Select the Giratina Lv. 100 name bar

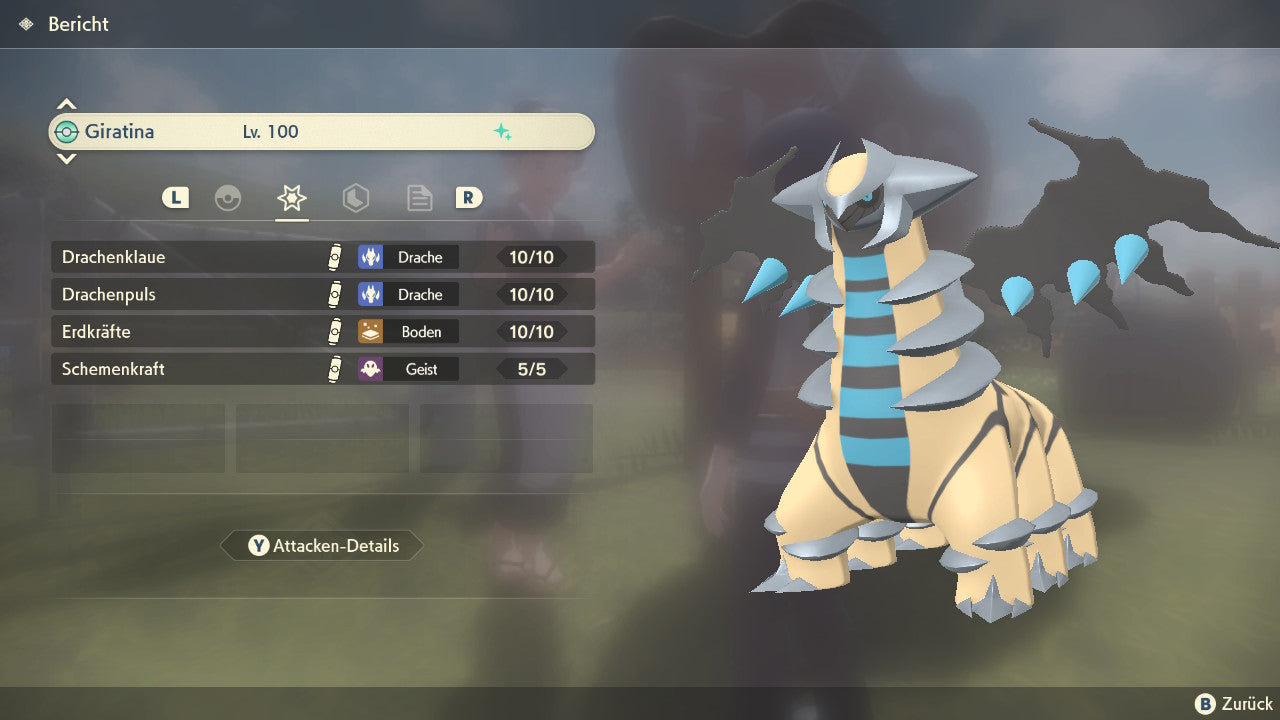click(x=322, y=132)
